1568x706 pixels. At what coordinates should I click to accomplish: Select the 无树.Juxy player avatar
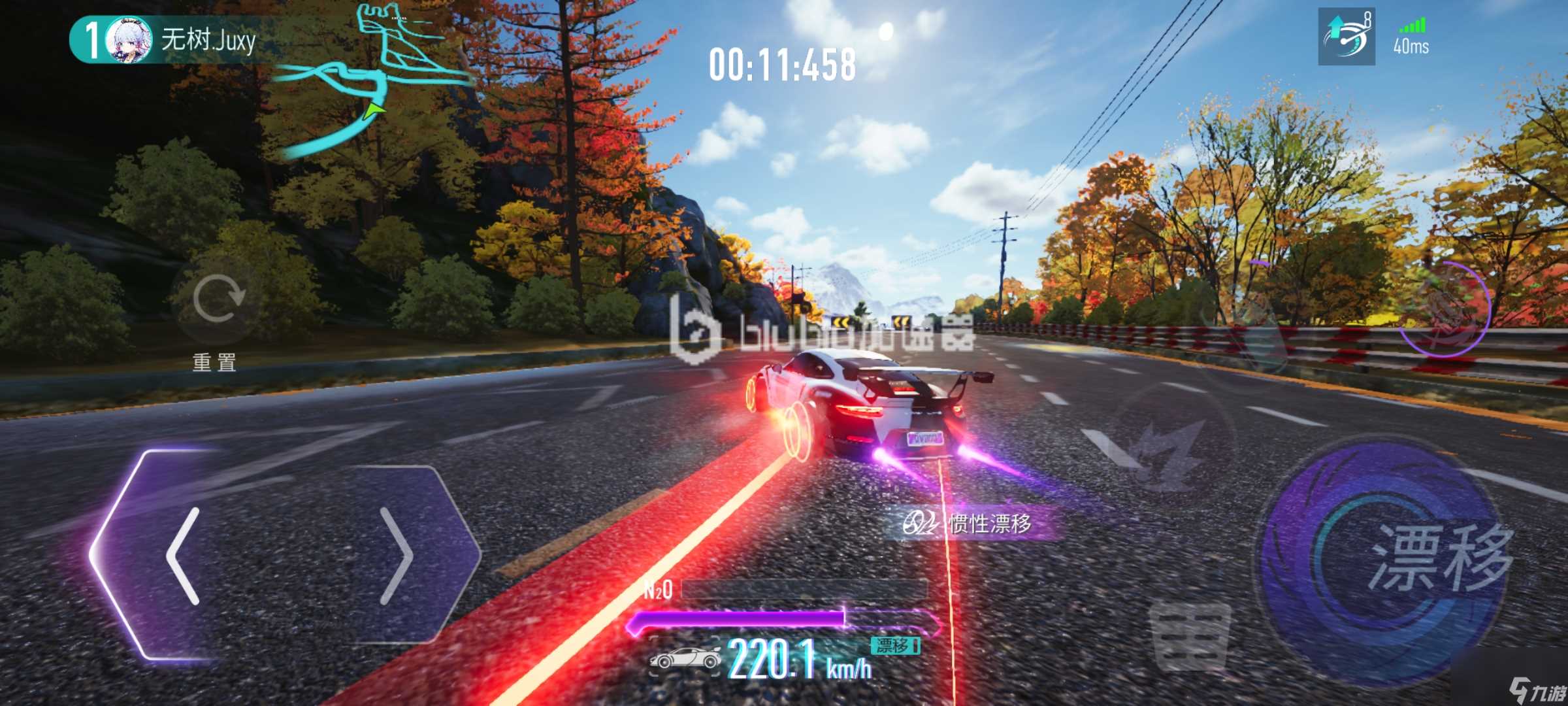point(129,40)
